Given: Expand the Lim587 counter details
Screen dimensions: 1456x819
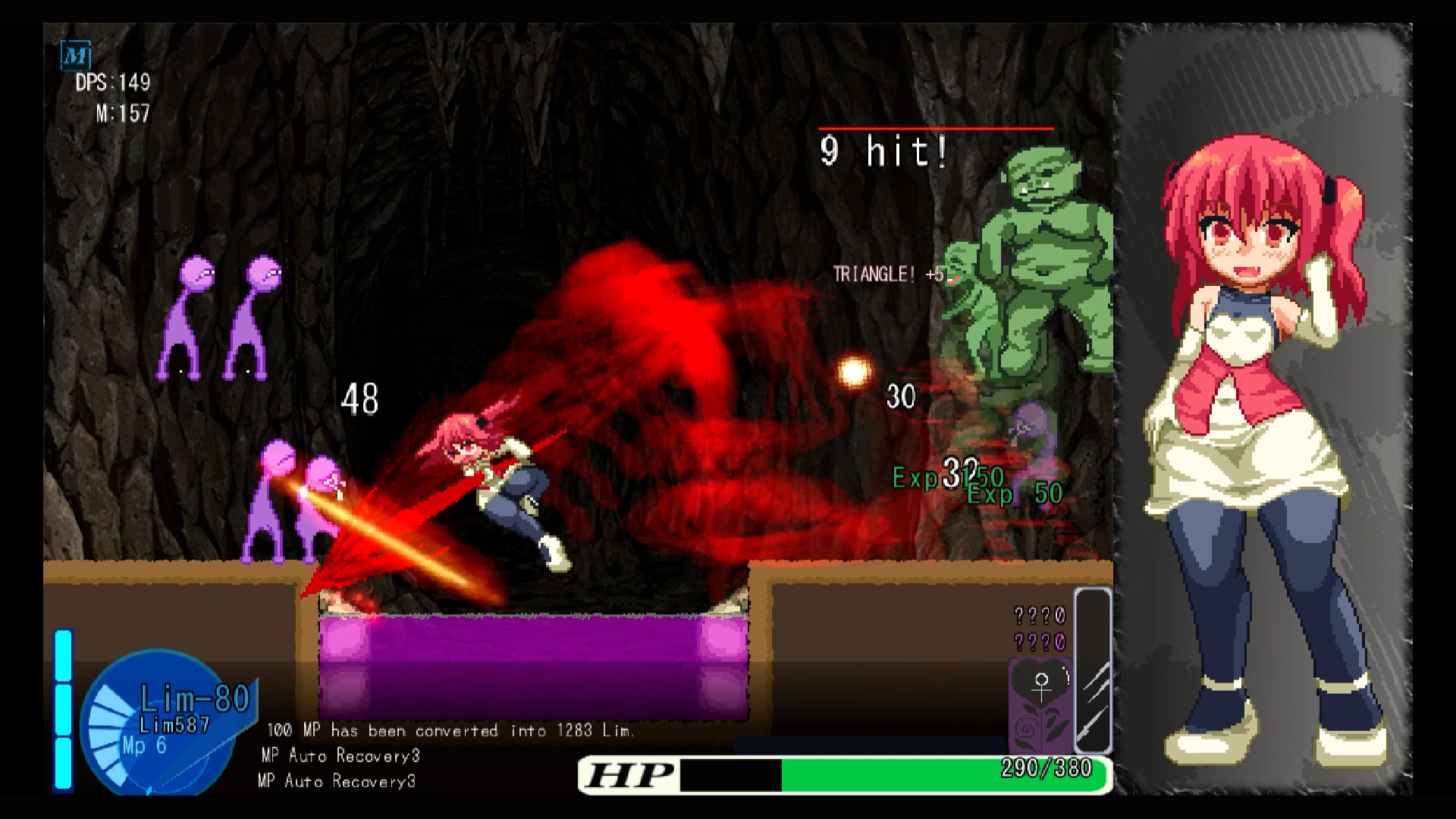Looking at the screenshot, I should point(174,725).
